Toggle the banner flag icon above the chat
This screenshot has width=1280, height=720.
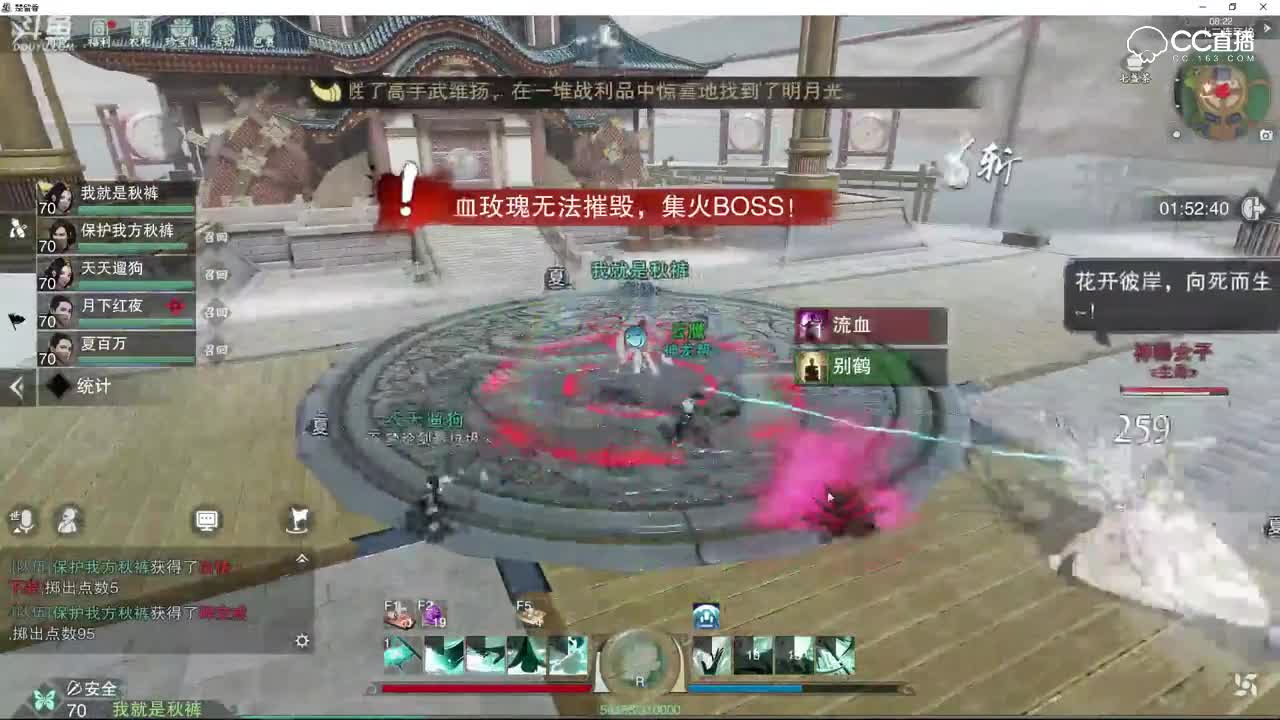pyautogui.click(x=300, y=520)
